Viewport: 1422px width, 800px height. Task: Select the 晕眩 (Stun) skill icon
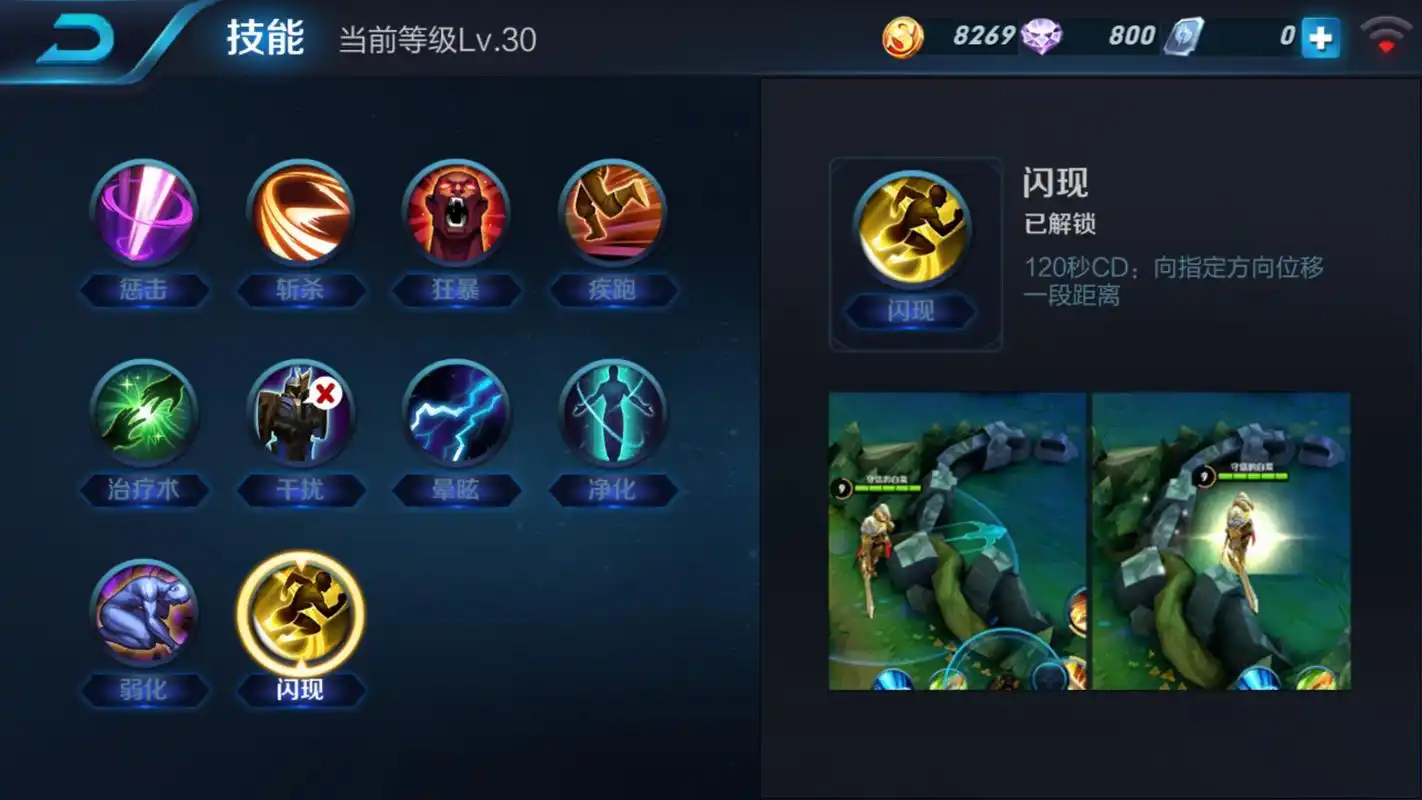pos(457,412)
